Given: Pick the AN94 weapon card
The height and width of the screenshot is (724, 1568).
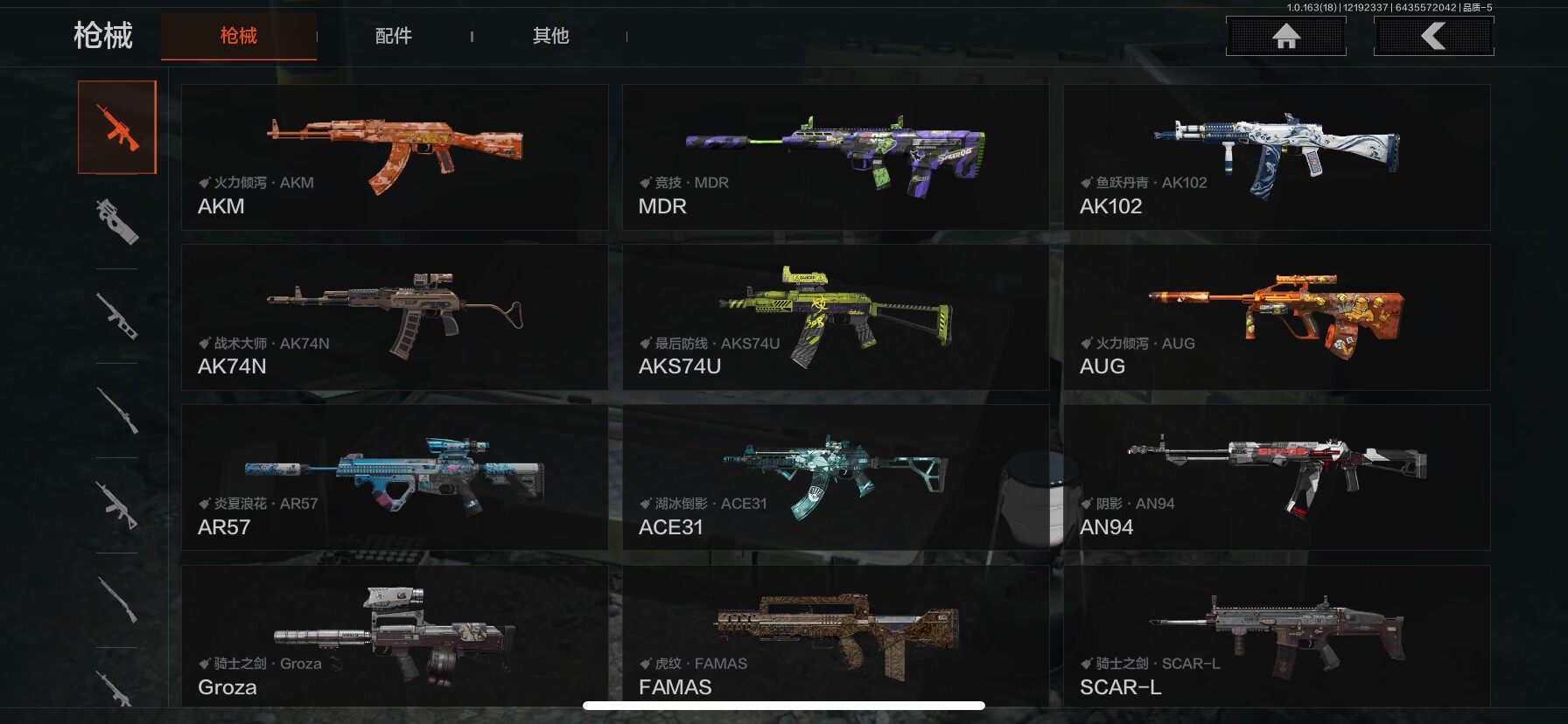Looking at the screenshot, I should click(x=1277, y=477).
